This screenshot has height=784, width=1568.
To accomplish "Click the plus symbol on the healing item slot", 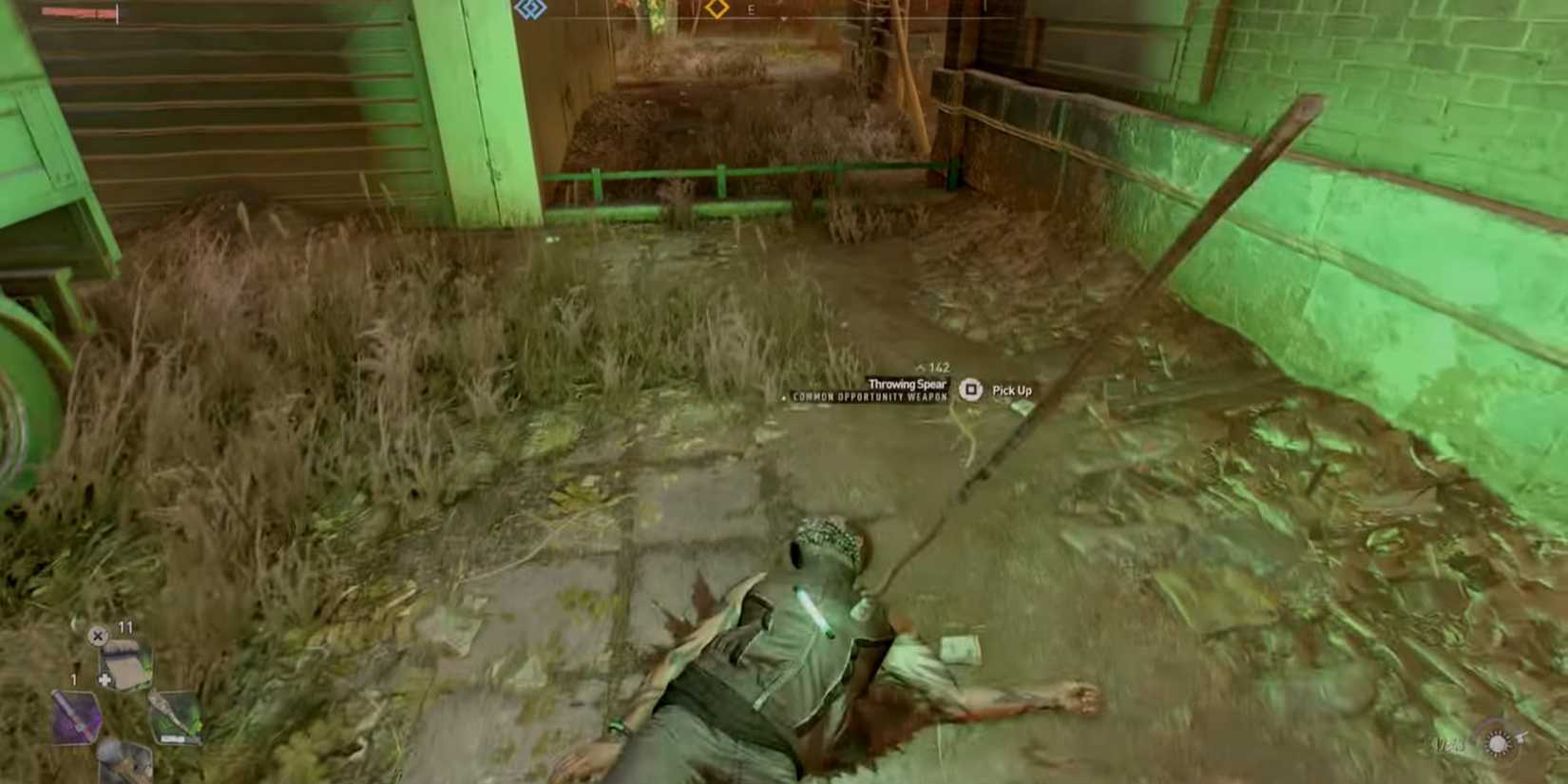I will [105, 679].
